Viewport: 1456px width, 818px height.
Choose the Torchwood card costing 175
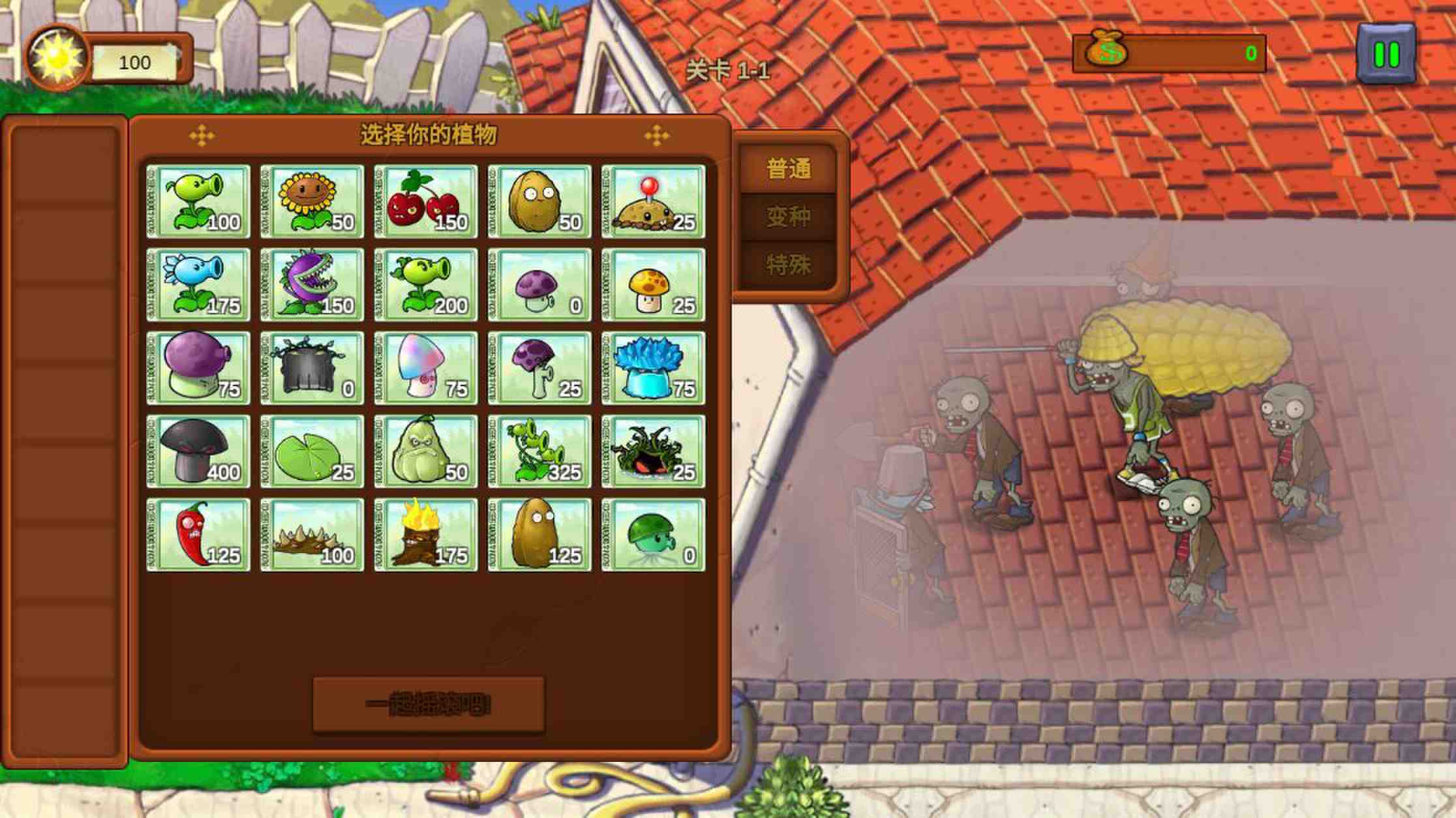pos(427,535)
